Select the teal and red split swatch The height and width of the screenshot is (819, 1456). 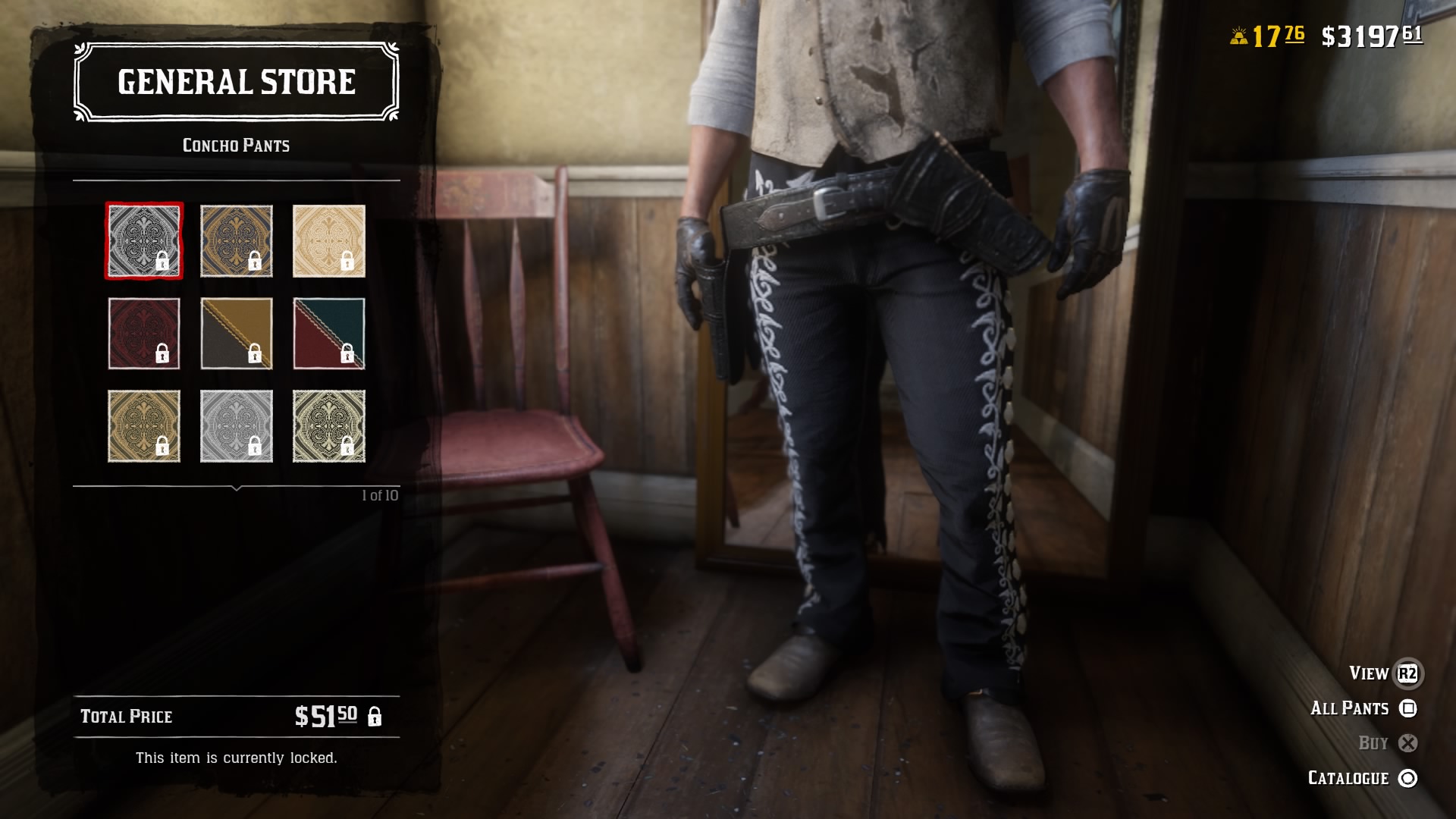(x=329, y=334)
